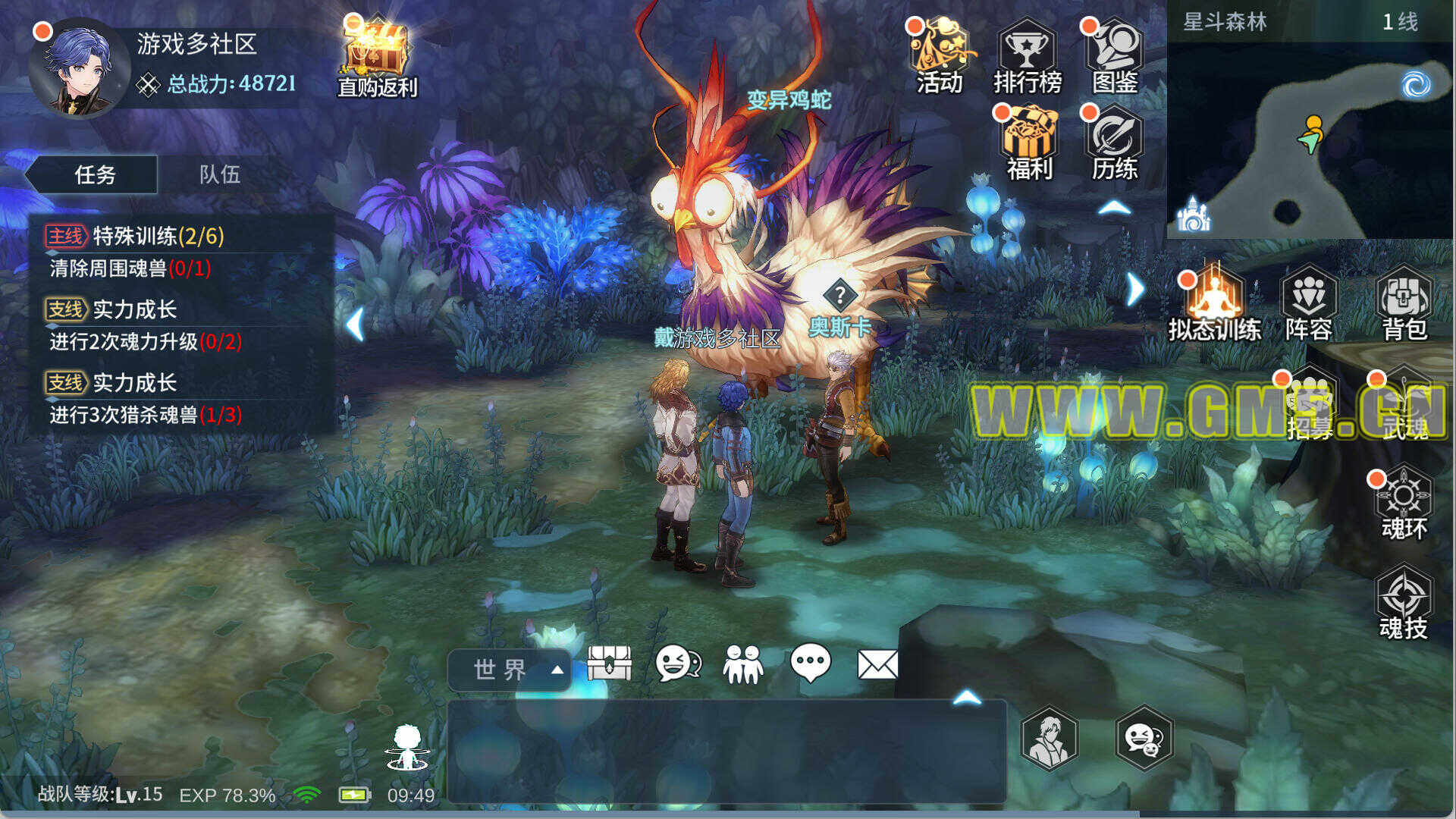Open the 福利 welfare gift box
Viewport: 1456px width, 819px height.
click(x=1028, y=144)
